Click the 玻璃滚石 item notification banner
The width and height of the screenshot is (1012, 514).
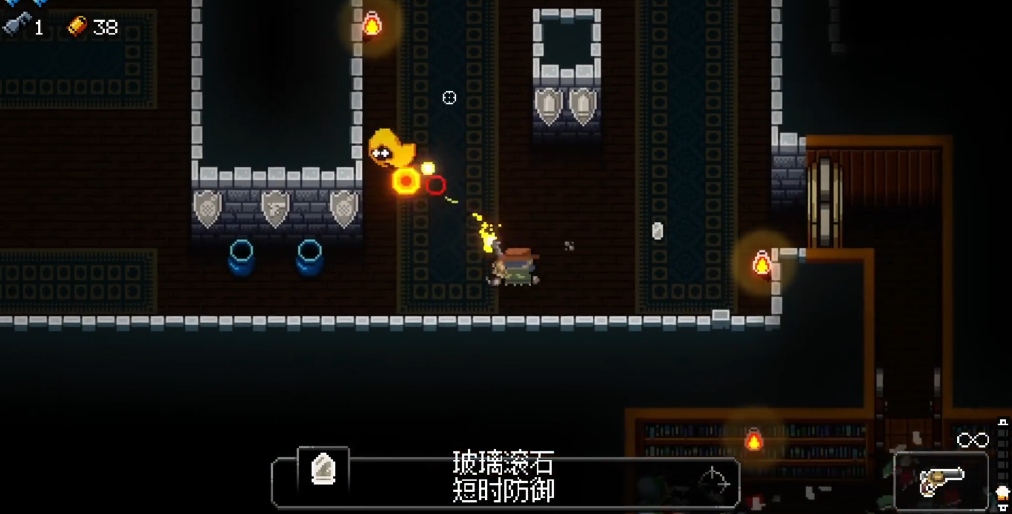point(505,477)
